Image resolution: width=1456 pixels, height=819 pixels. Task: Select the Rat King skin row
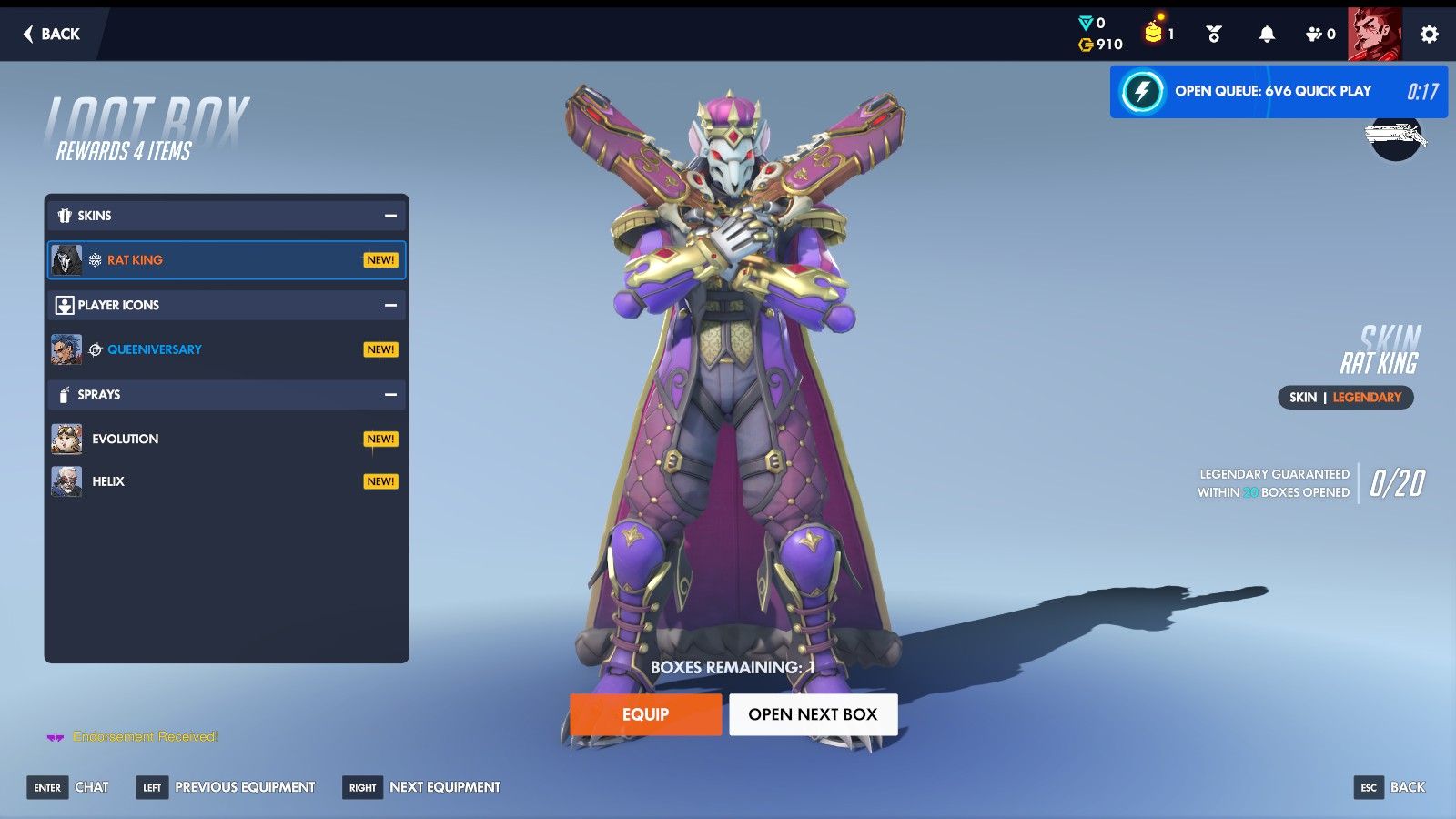(226, 260)
